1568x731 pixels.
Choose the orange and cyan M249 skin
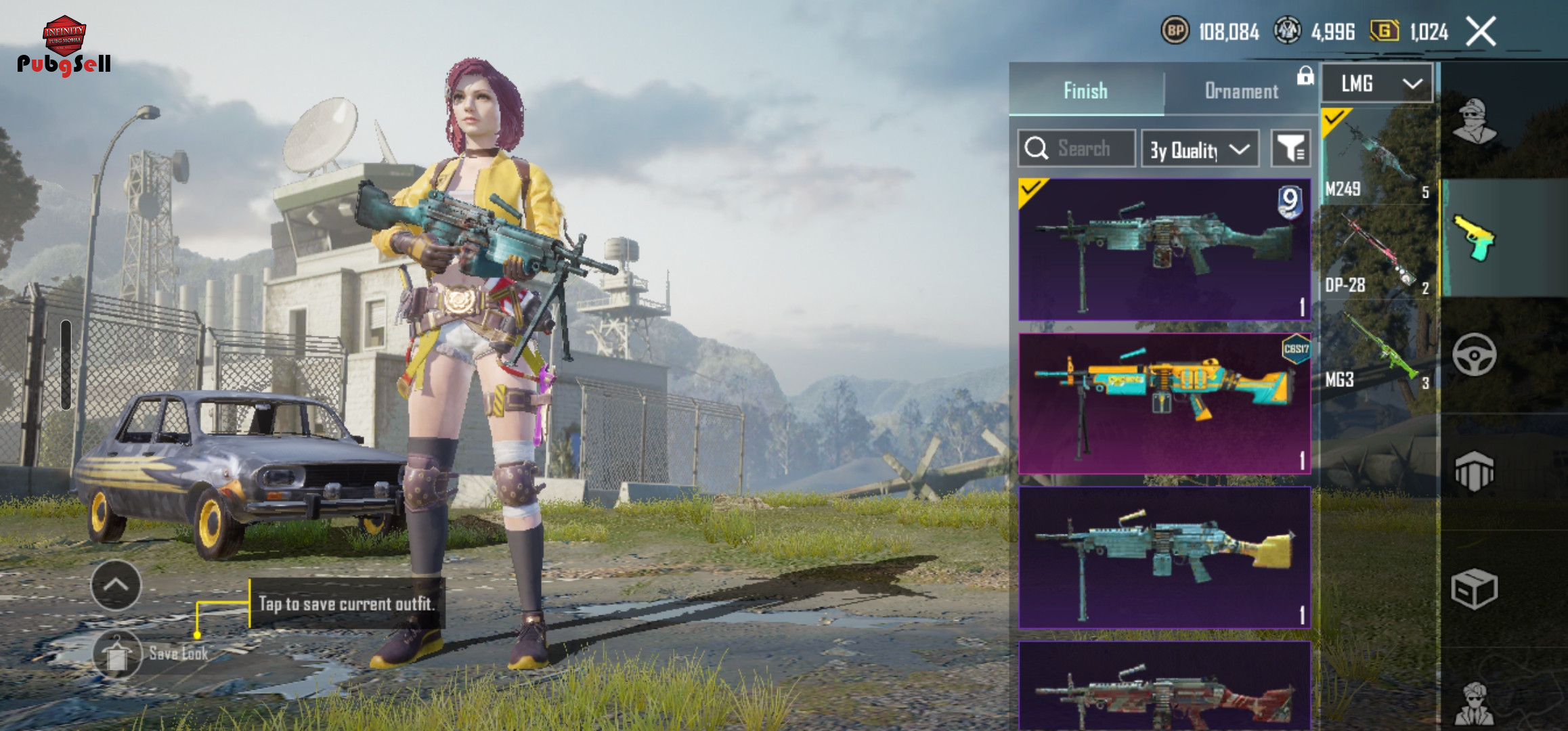pyautogui.click(x=1164, y=403)
